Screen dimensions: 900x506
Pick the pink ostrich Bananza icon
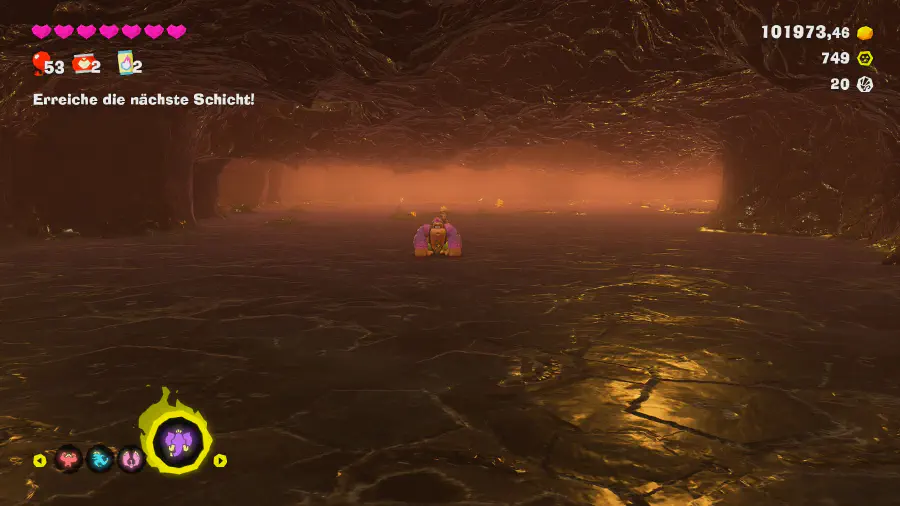131,459
